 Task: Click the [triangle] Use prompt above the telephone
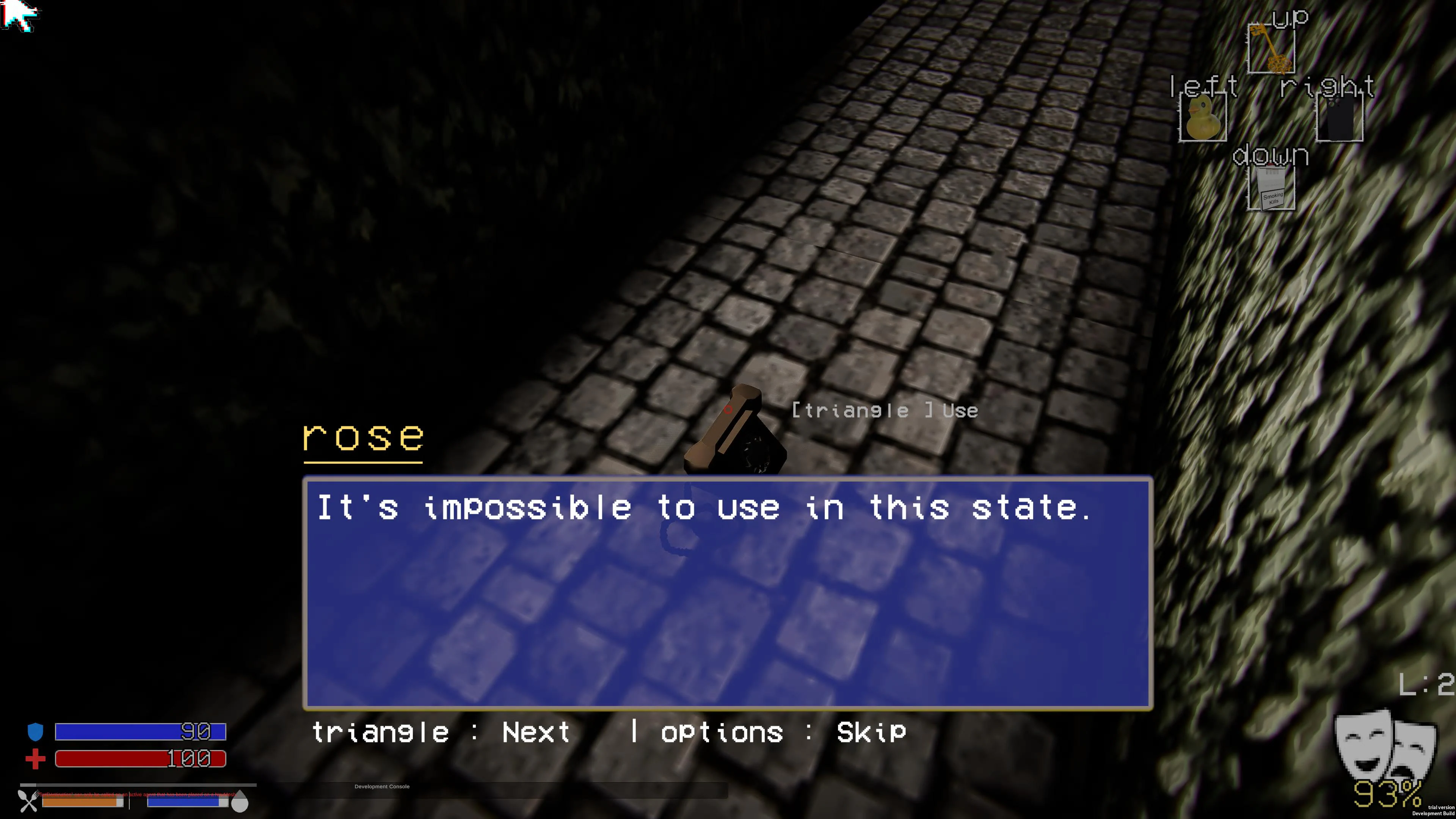pos(883,410)
